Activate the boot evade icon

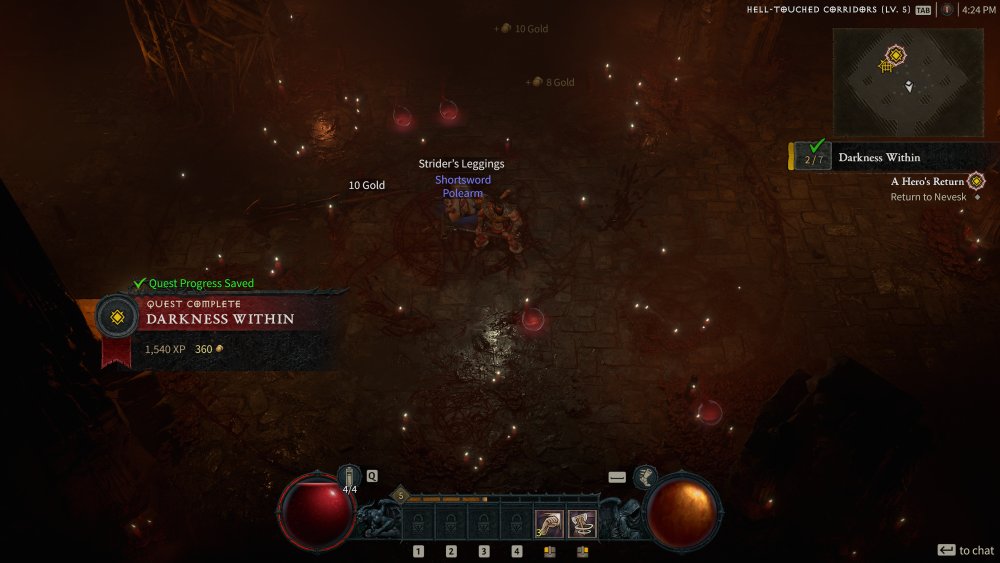coord(644,477)
